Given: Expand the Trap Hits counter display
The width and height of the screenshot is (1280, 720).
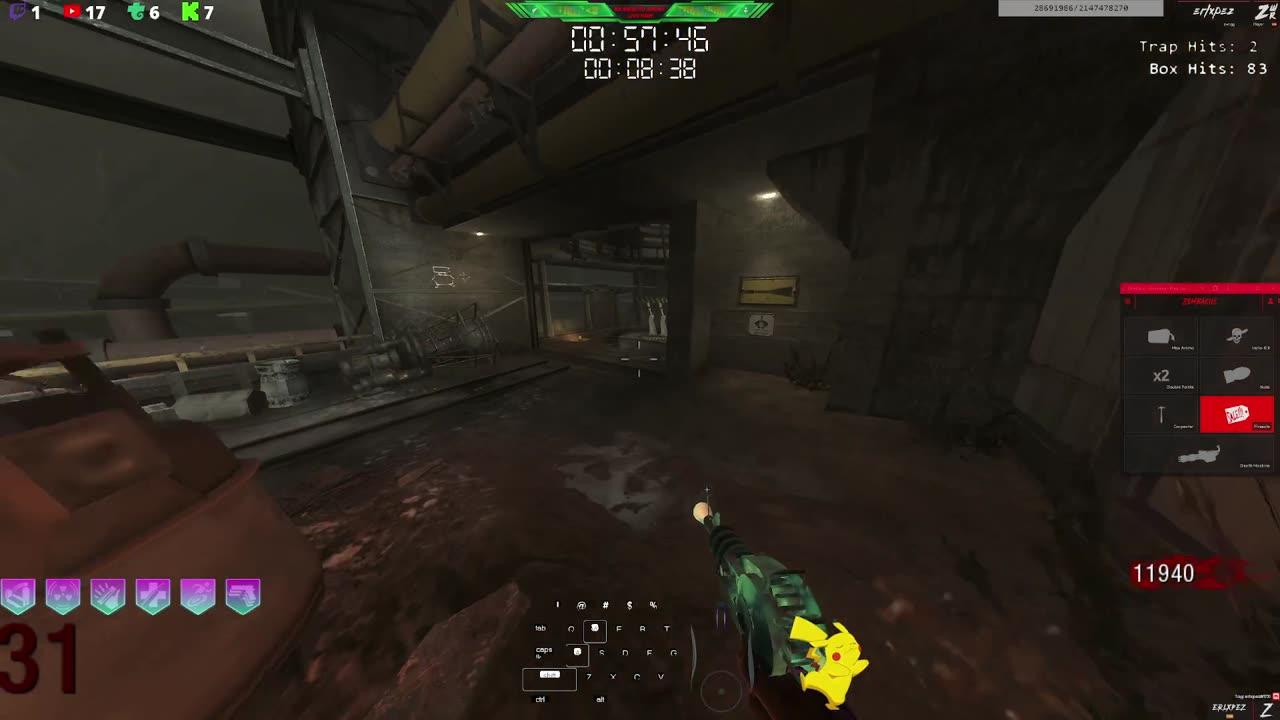Looking at the screenshot, I should pos(1197,46).
